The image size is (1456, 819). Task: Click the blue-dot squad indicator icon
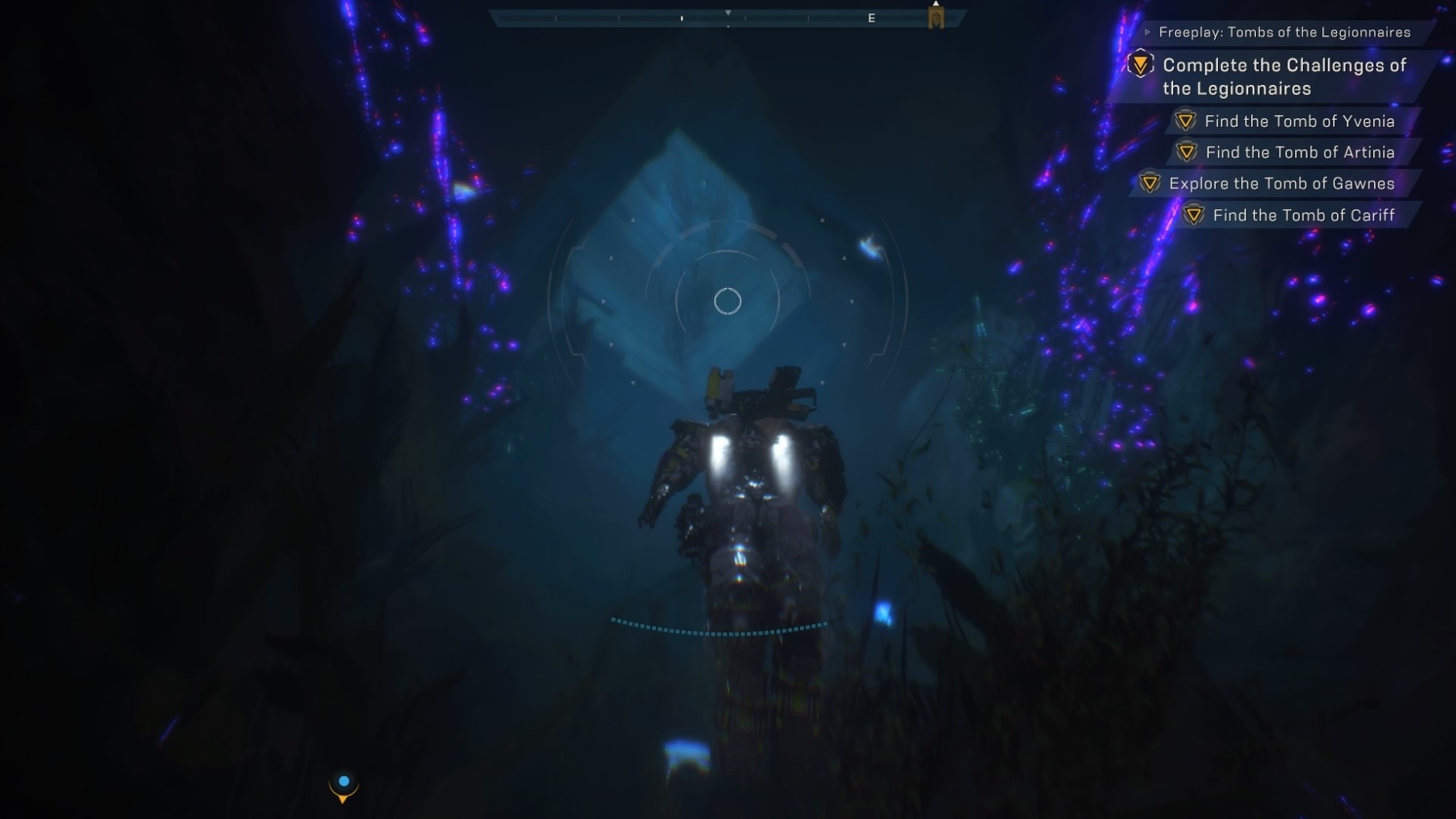(344, 785)
